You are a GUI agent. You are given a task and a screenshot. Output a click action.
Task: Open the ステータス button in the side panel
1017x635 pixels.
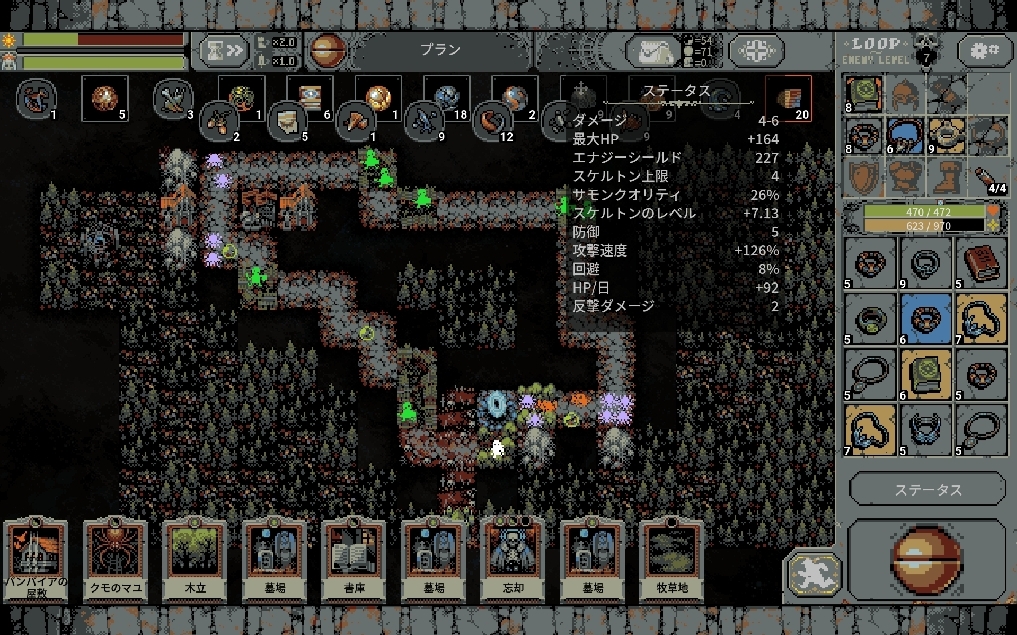(927, 490)
